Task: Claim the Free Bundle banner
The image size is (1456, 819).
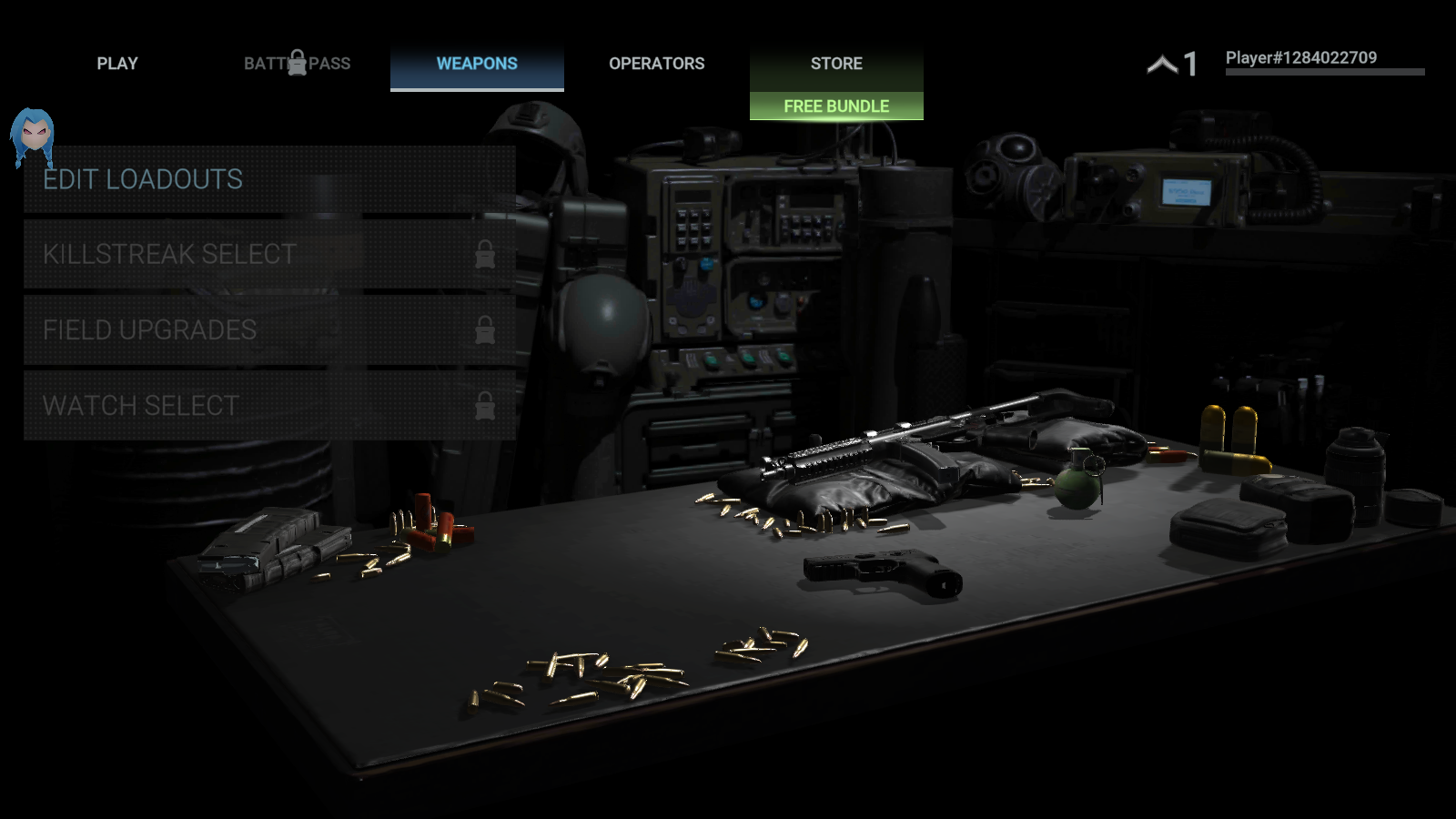Action: click(836, 106)
